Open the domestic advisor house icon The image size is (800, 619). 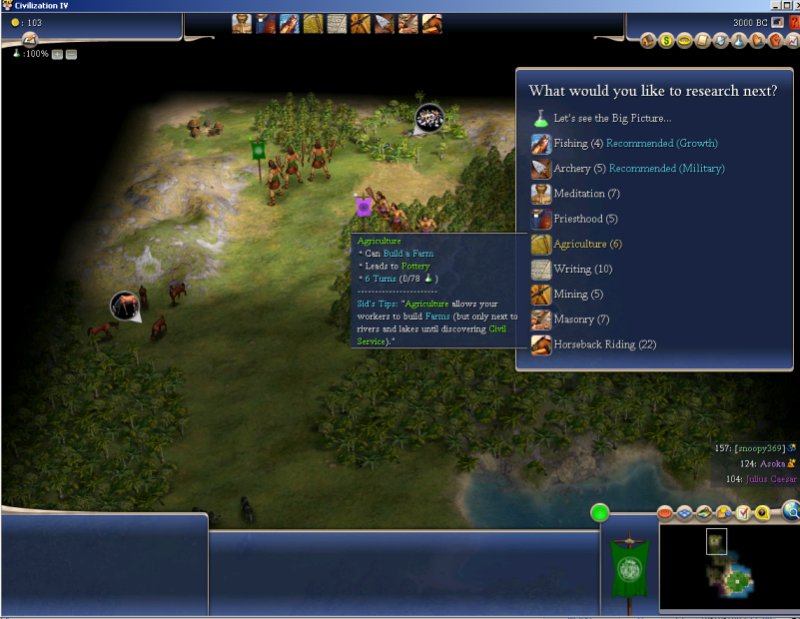tap(648, 41)
